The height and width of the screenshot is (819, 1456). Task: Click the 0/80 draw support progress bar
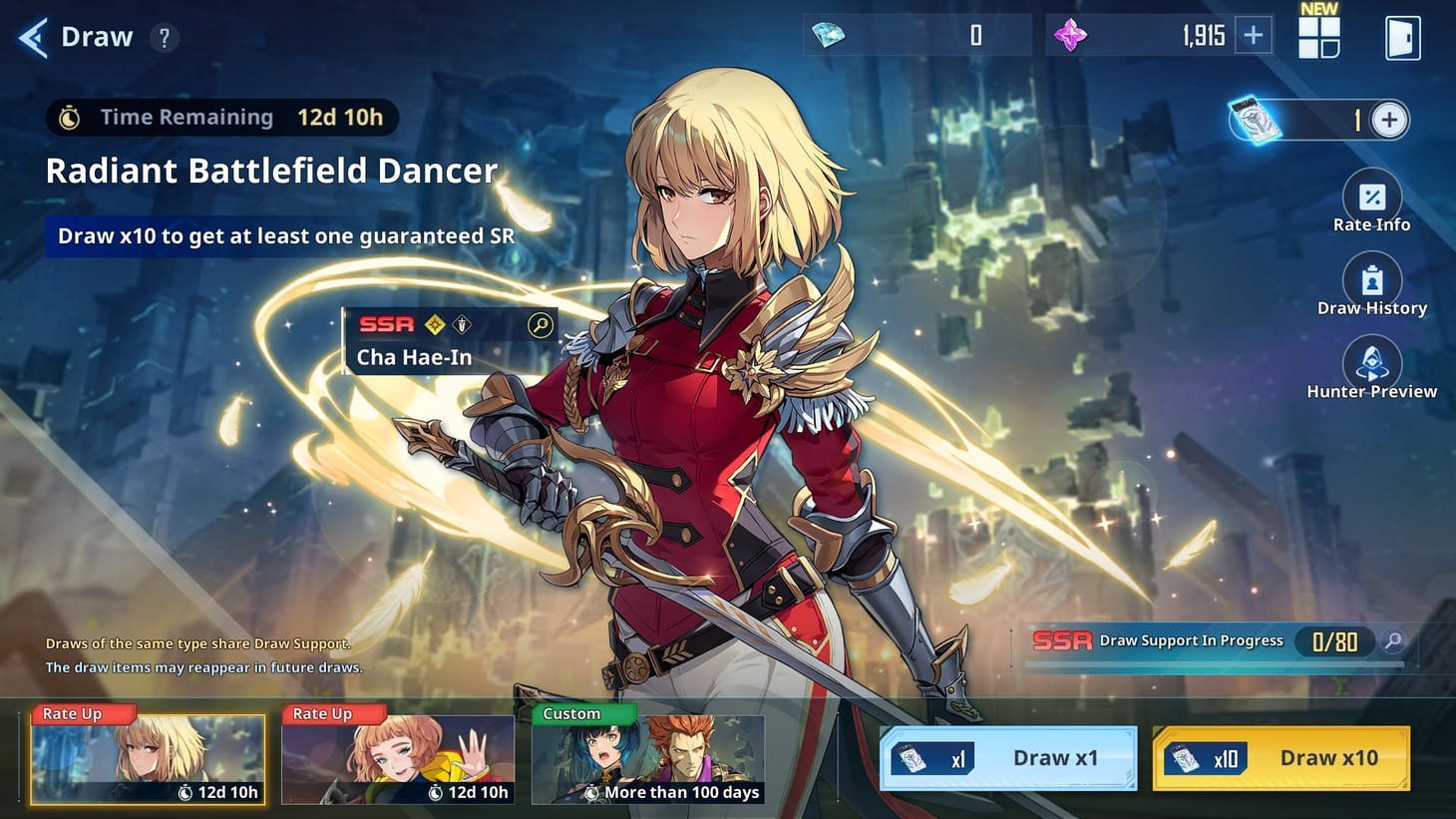click(x=1333, y=642)
